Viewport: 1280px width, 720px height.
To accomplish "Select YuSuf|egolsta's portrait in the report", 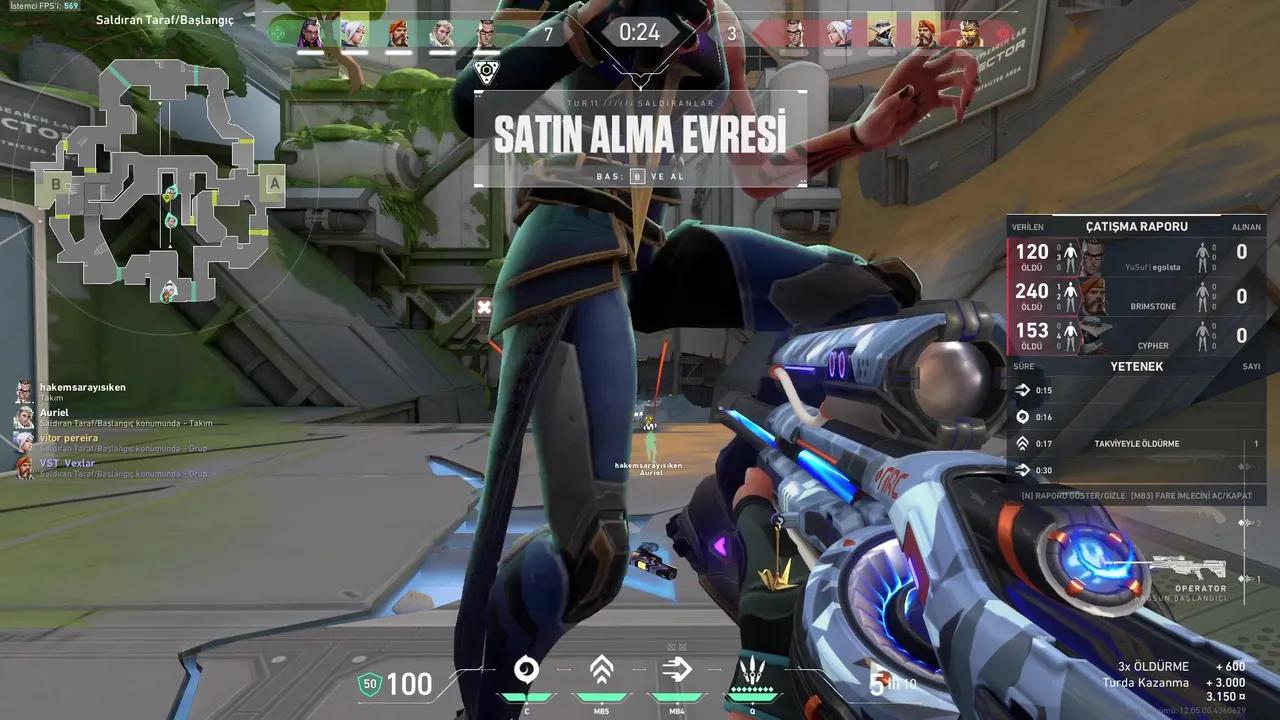I will 1093,257.
